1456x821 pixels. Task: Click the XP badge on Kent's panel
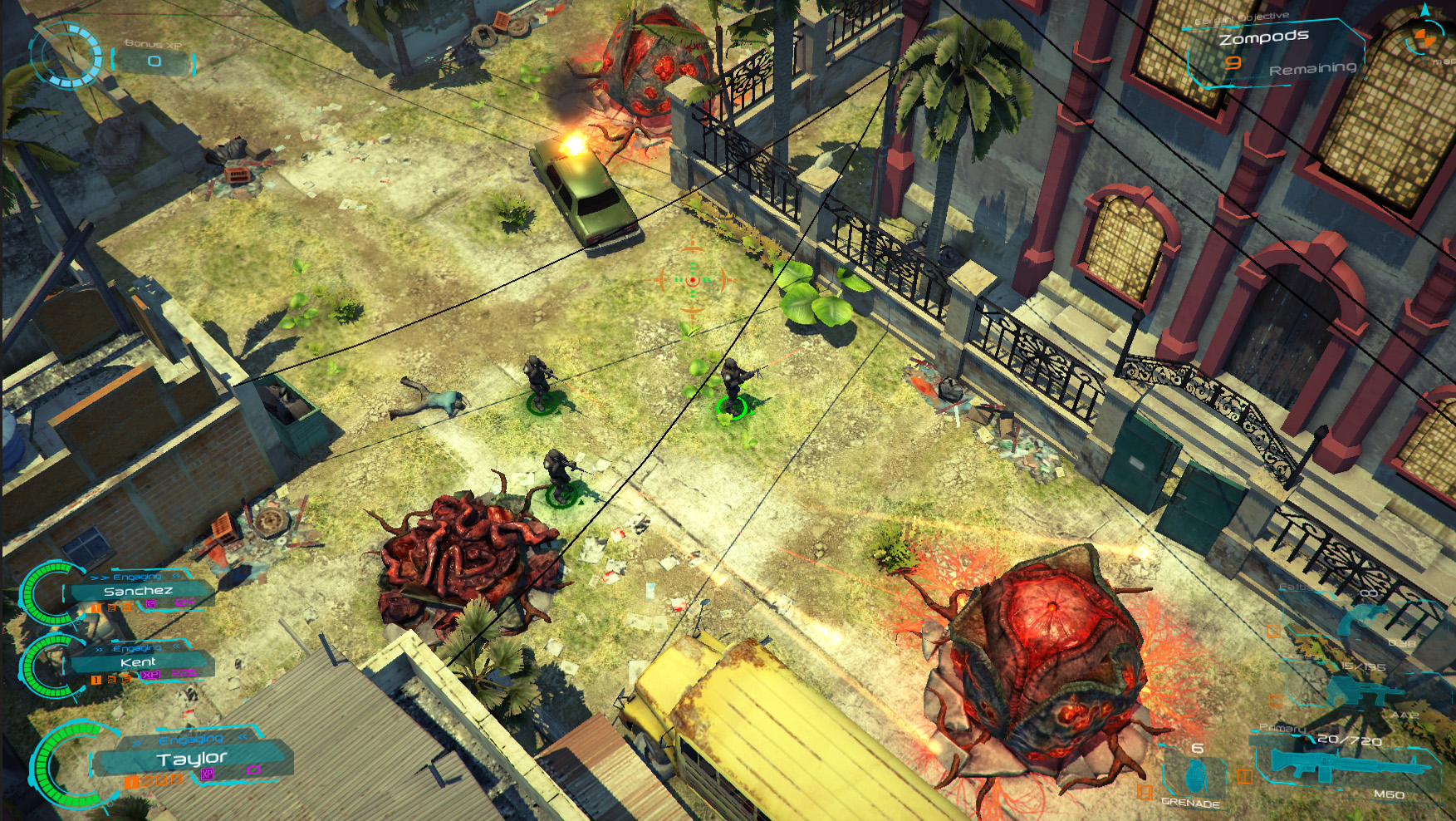click(150, 675)
